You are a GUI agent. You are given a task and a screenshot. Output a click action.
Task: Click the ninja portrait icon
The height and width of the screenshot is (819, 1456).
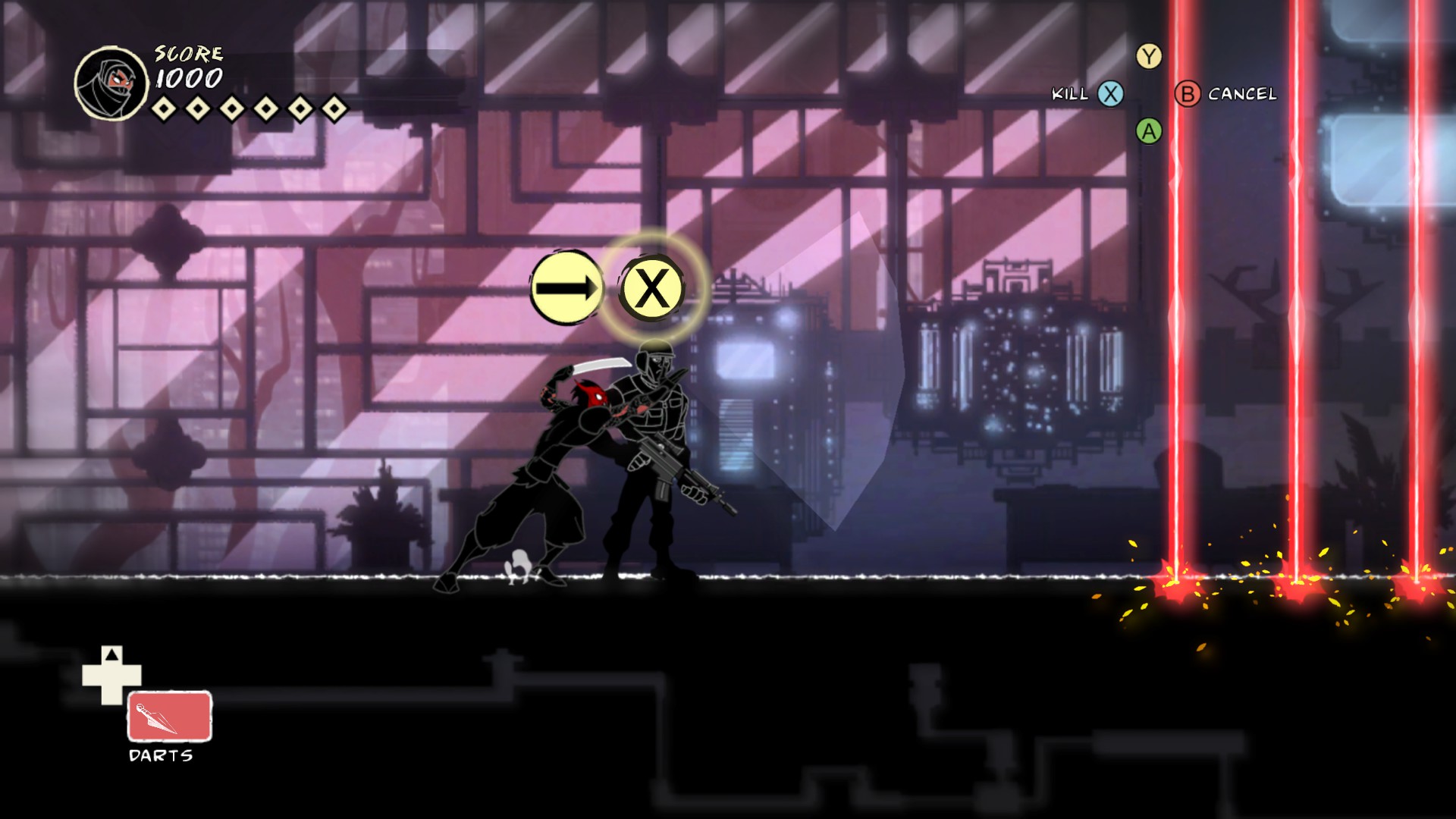click(x=111, y=83)
